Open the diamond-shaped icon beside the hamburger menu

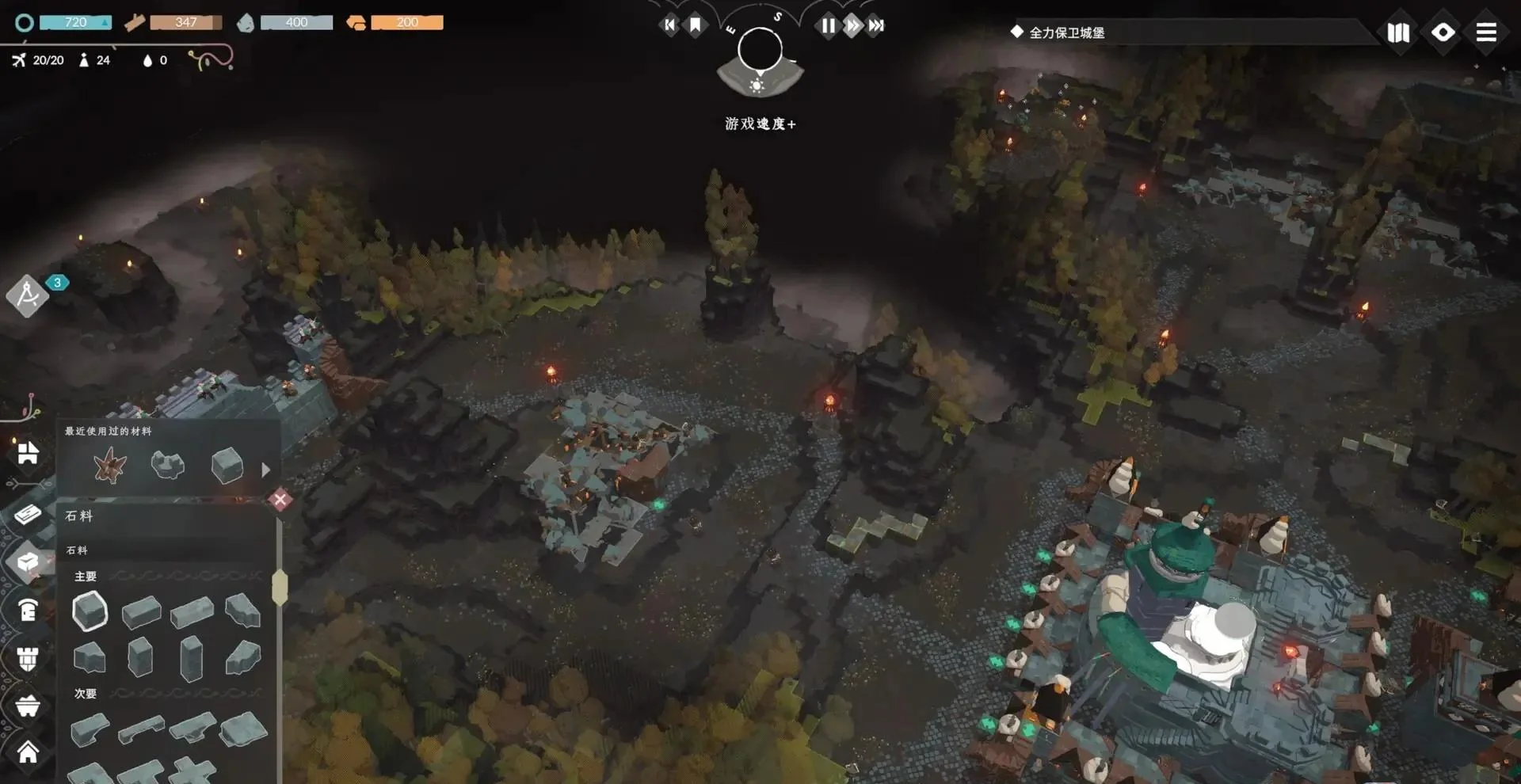[1443, 32]
